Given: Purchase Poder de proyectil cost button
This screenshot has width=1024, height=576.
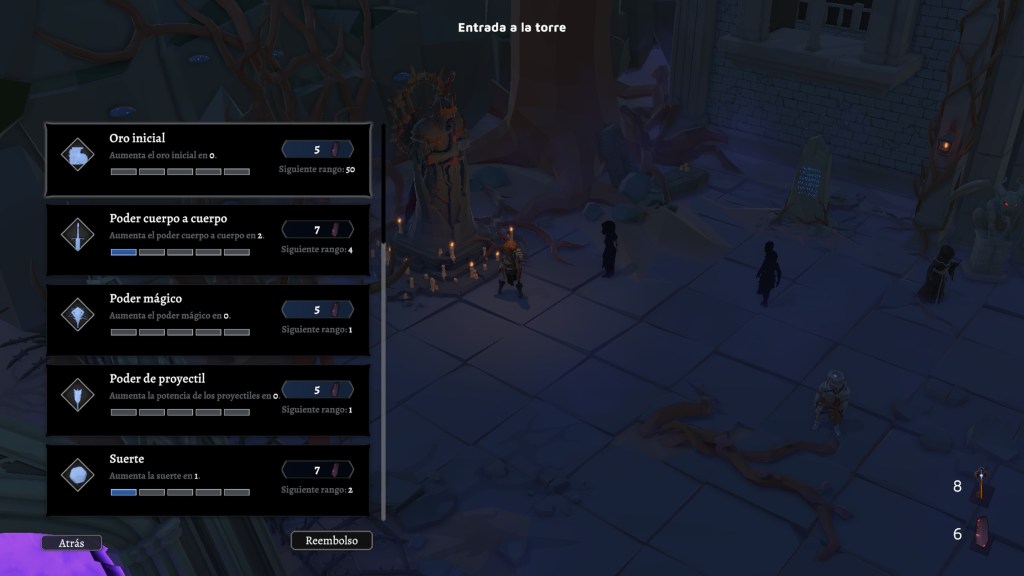Looking at the screenshot, I should click(318, 390).
